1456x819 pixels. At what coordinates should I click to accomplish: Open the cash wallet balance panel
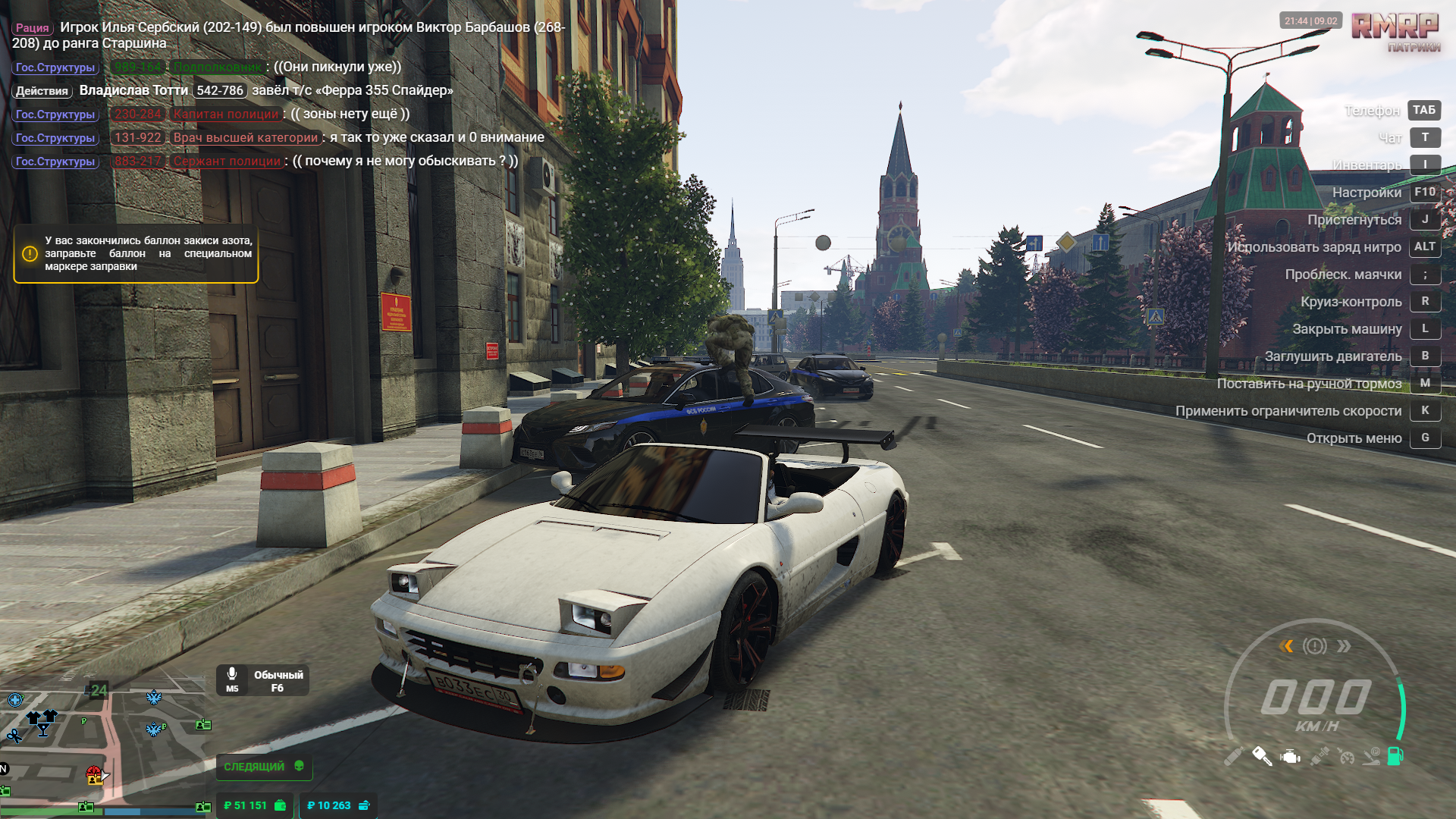[x=255, y=805]
